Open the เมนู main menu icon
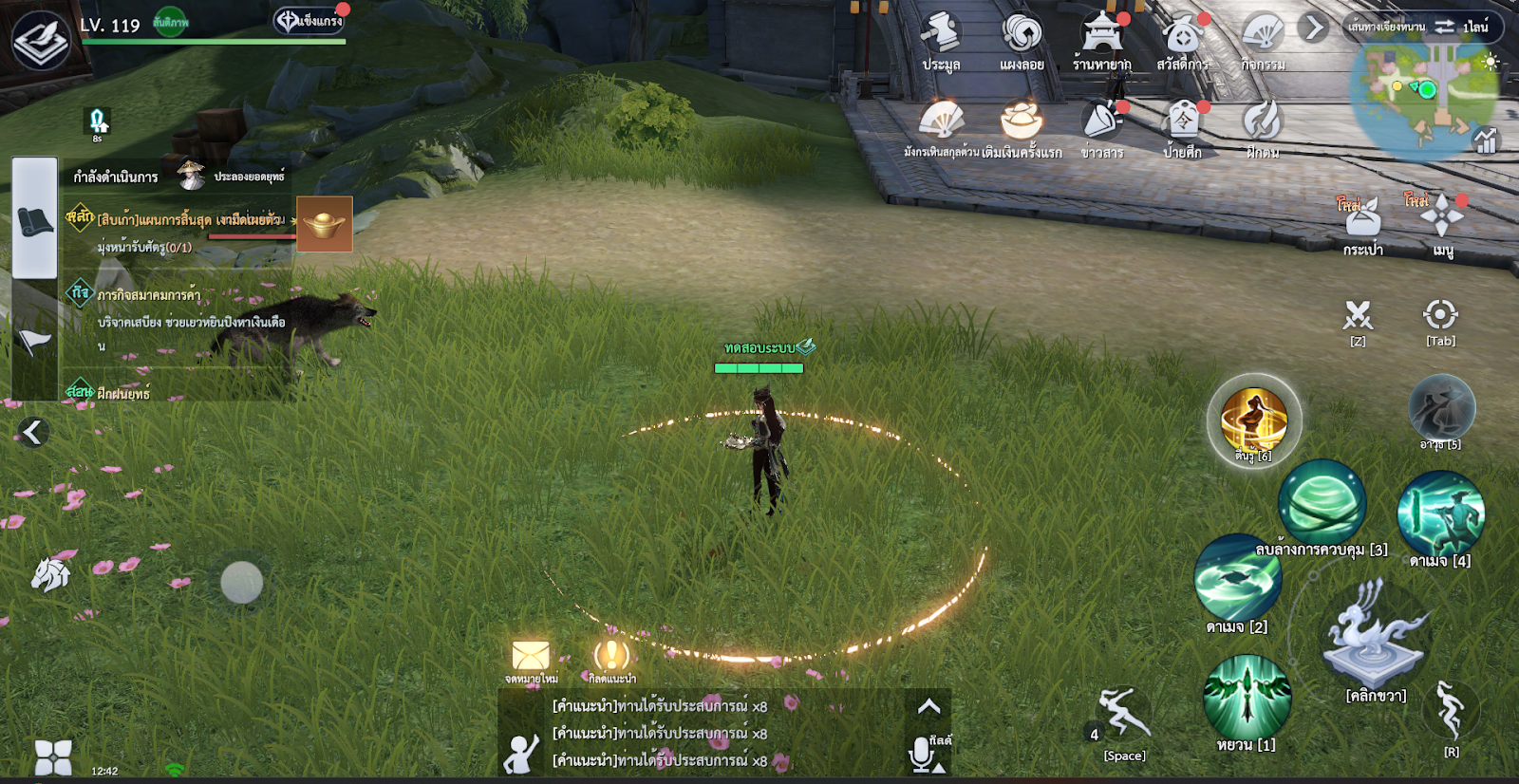This screenshot has height=784, width=1519. click(1442, 220)
